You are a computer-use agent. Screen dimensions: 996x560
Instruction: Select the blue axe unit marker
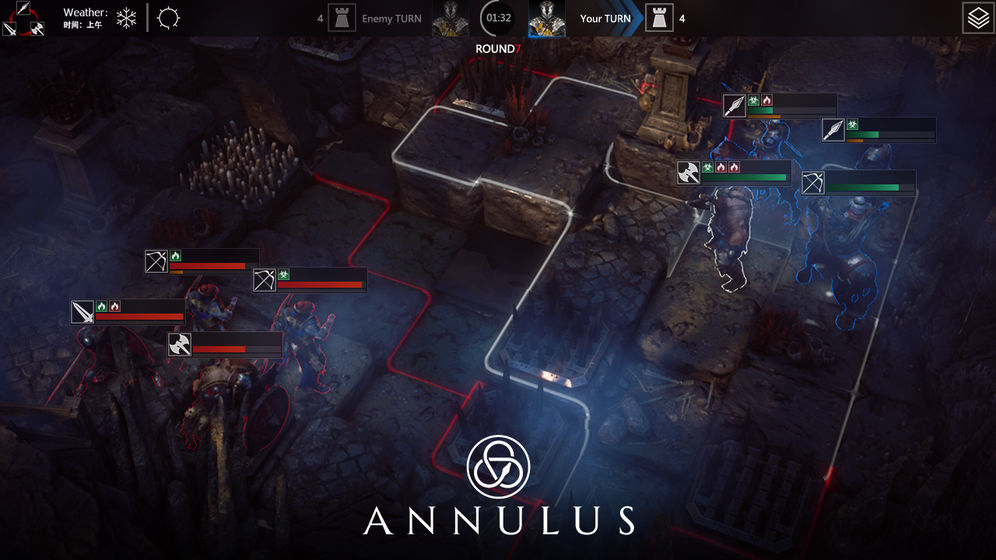pos(689,173)
